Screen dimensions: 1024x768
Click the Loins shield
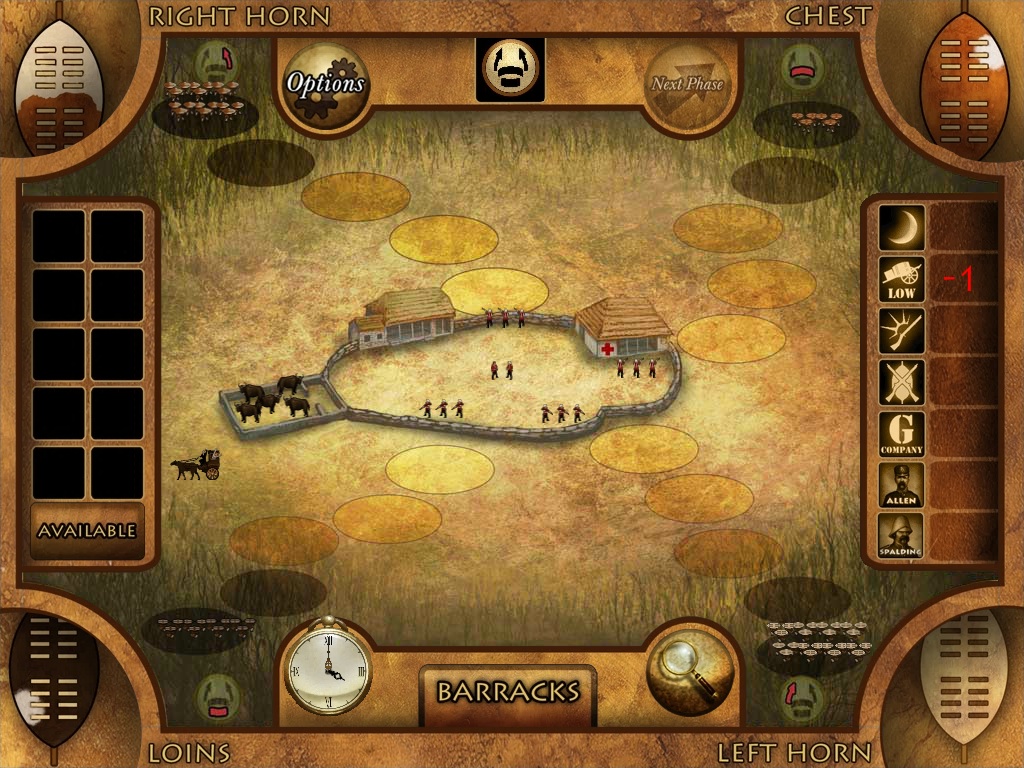tap(58, 678)
